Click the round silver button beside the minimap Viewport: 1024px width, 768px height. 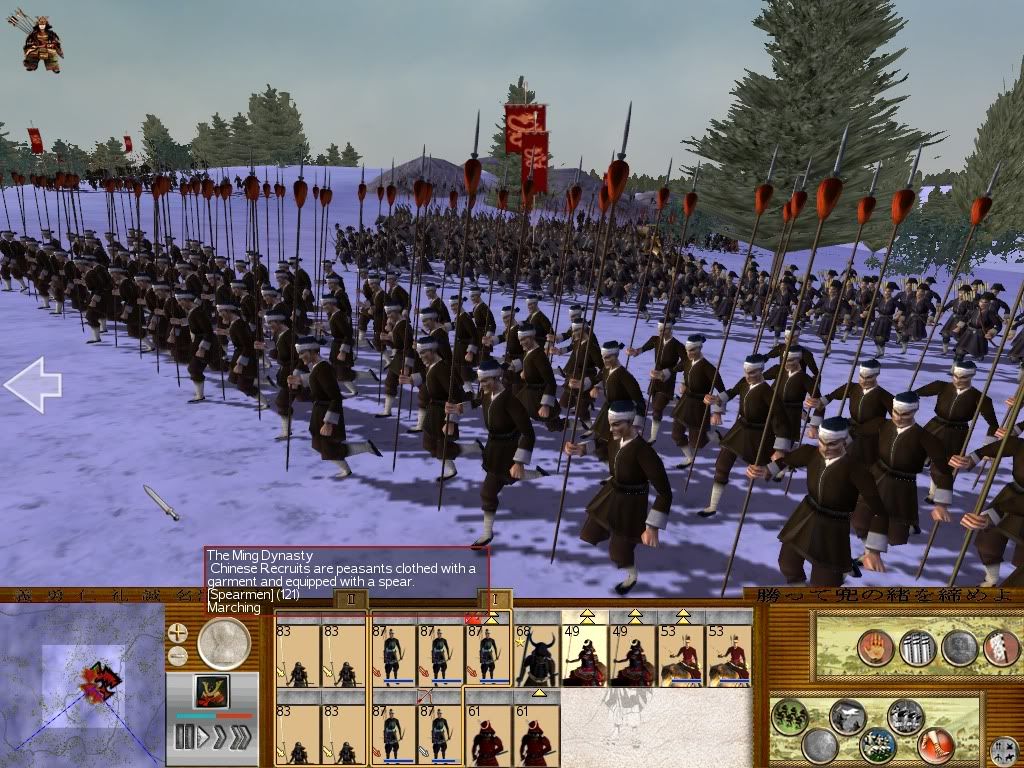(224, 643)
